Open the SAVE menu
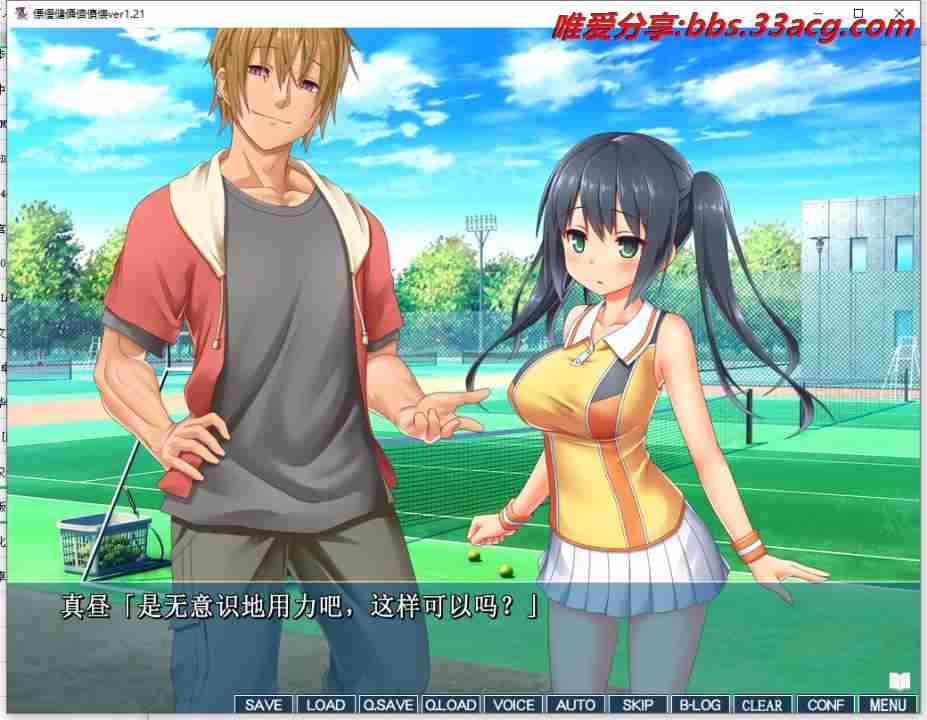This screenshot has width=927, height=720. tap(264, 705)
